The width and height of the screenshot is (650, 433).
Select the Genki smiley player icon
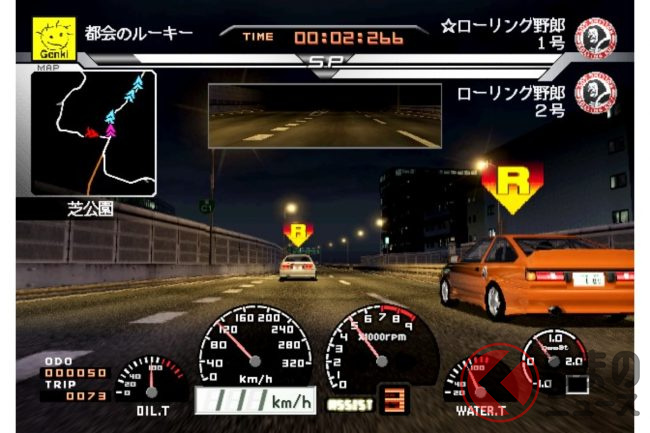[x=54, y=39]
